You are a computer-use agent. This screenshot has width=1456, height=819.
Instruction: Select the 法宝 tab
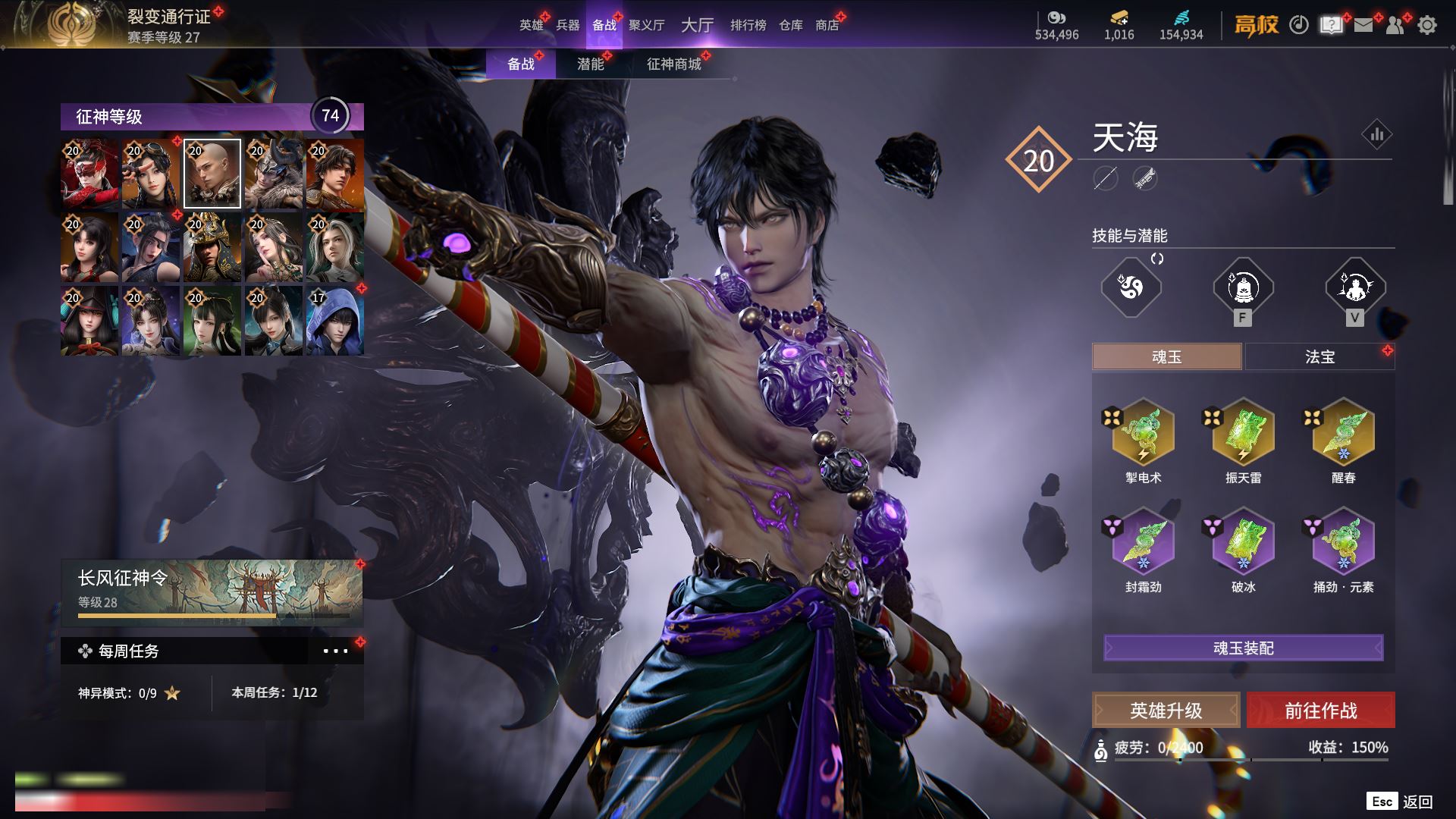(x=1319, y=356)
